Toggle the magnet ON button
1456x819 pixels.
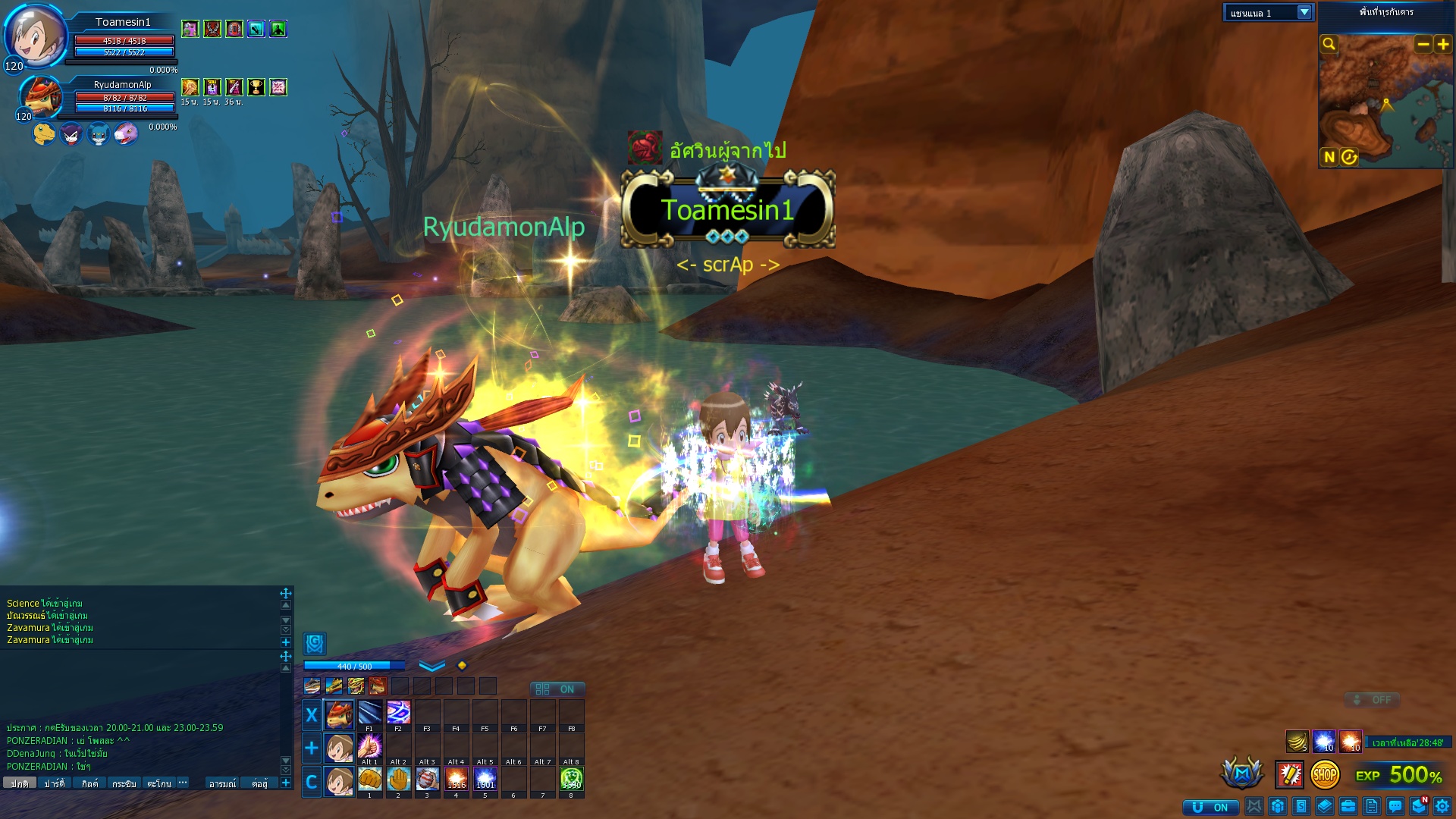click(1210, 807)
